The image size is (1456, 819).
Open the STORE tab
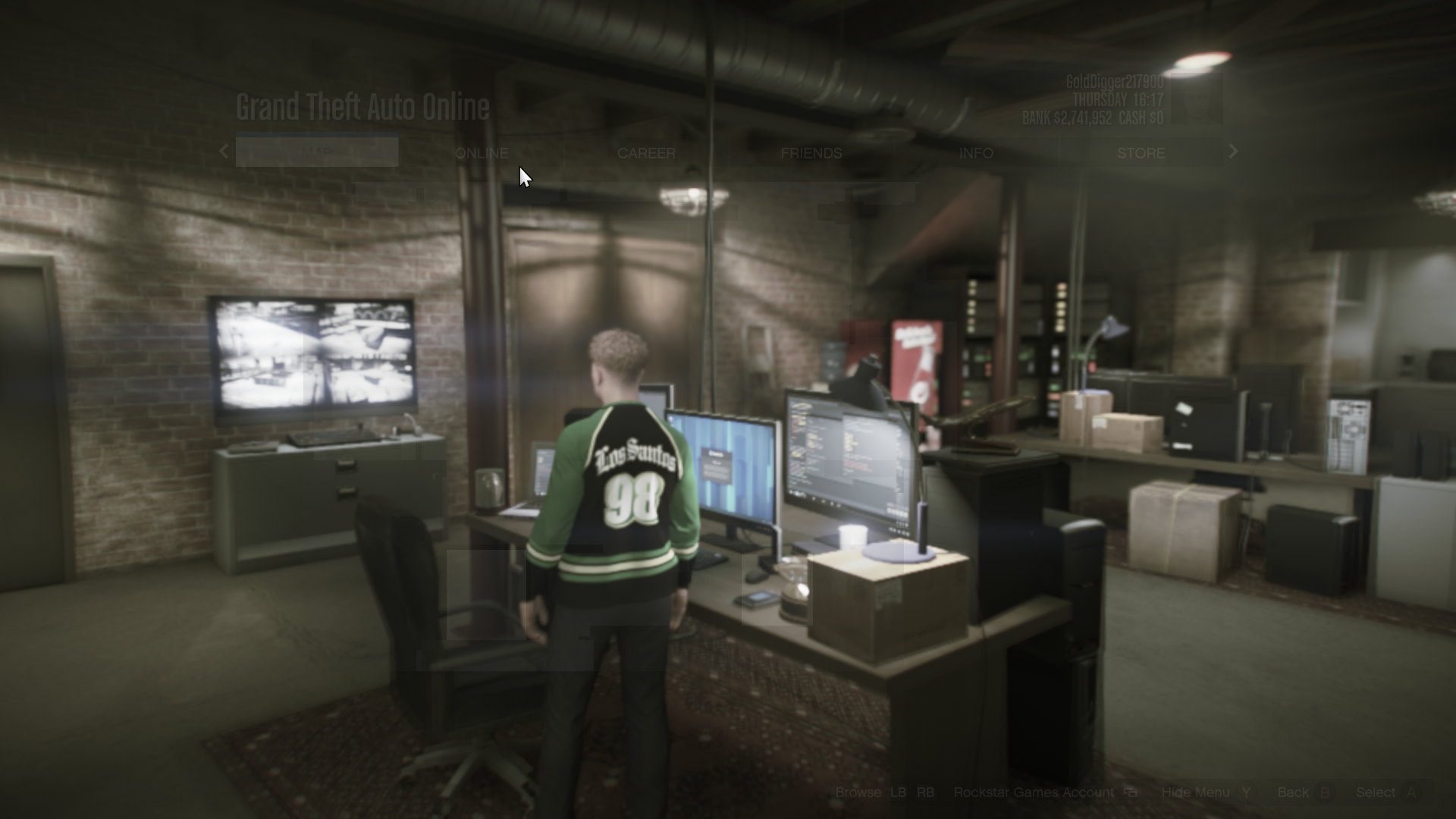coord(1141,152)
